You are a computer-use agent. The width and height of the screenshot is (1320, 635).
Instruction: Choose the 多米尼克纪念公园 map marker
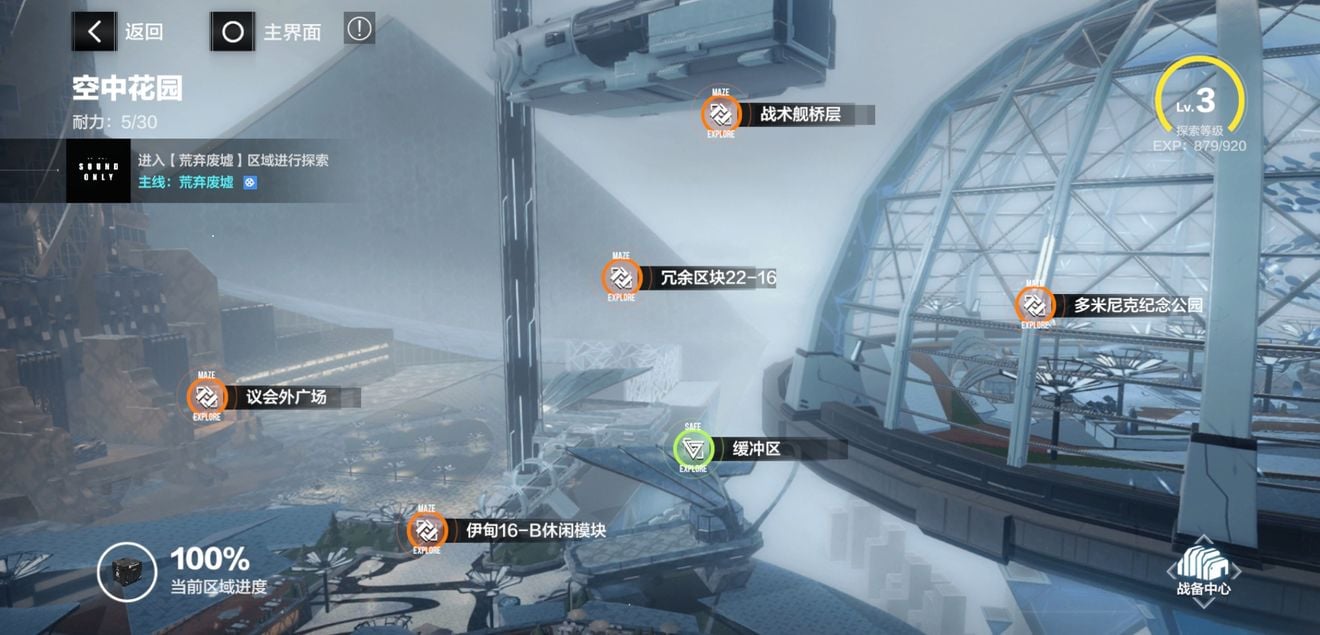[1035, 305]
